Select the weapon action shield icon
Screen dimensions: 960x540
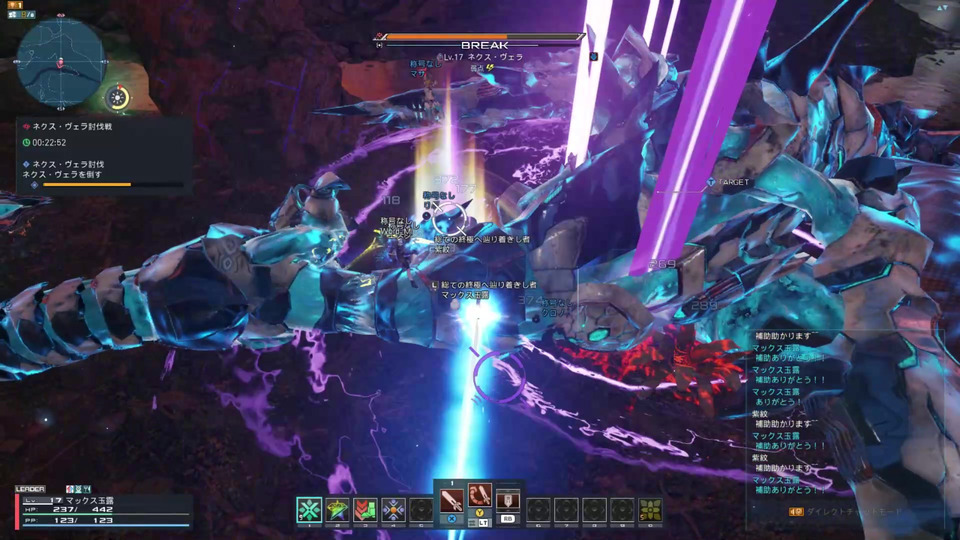508,500
